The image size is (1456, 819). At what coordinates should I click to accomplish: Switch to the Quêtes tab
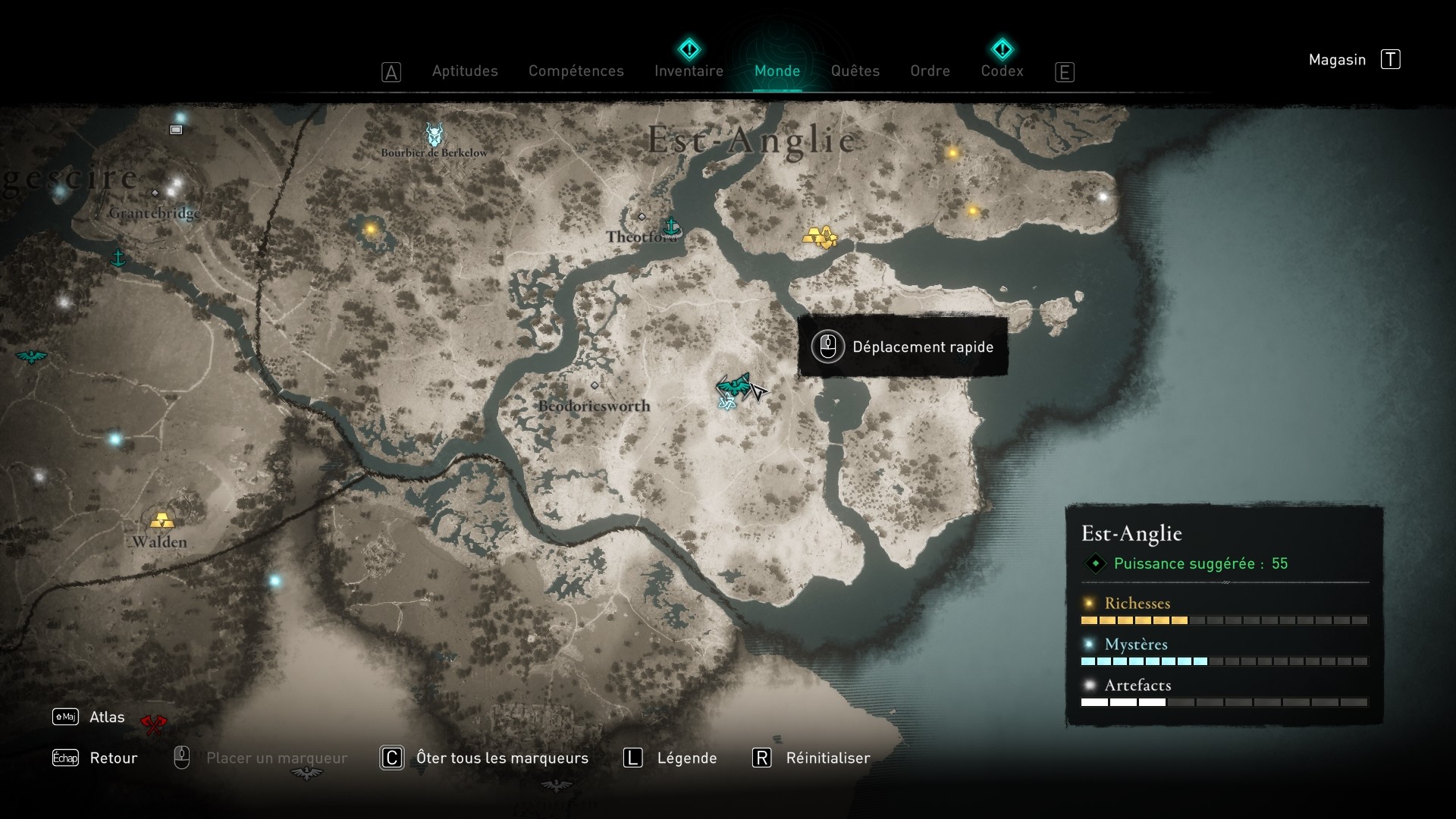(855, 71)
